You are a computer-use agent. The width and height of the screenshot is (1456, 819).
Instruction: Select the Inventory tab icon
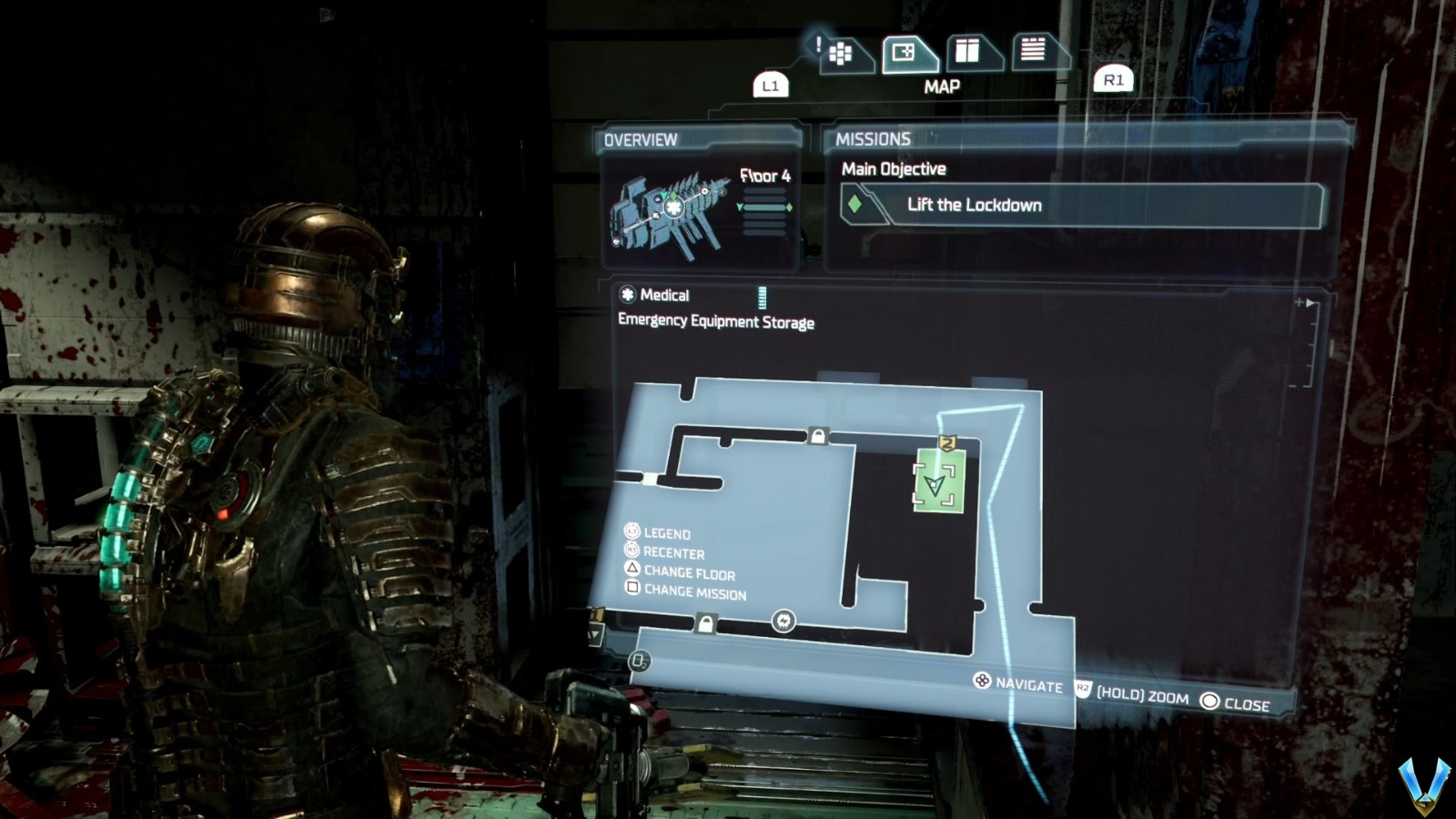coord(842,52)
